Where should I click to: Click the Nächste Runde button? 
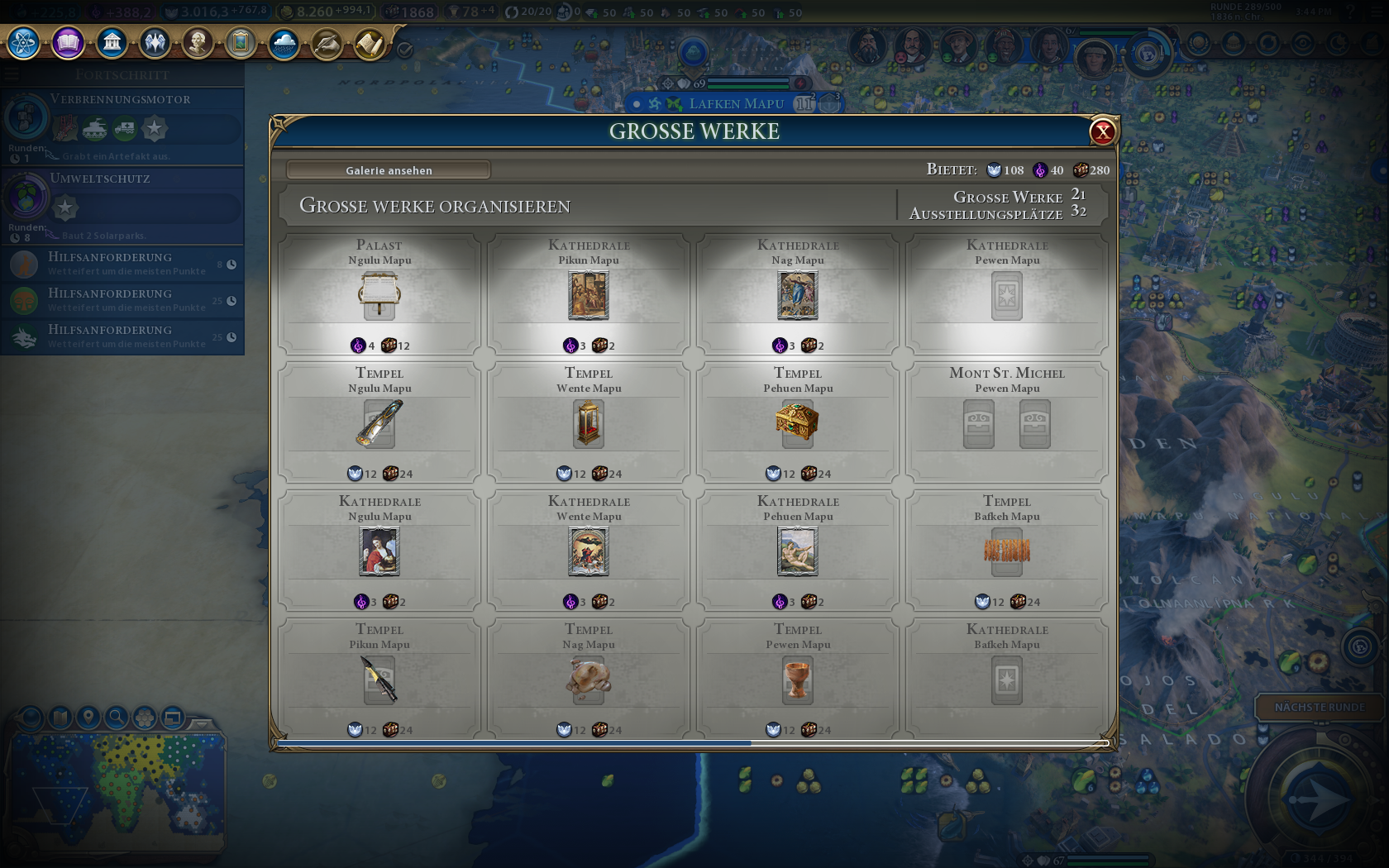click(x=1320, y=708)
